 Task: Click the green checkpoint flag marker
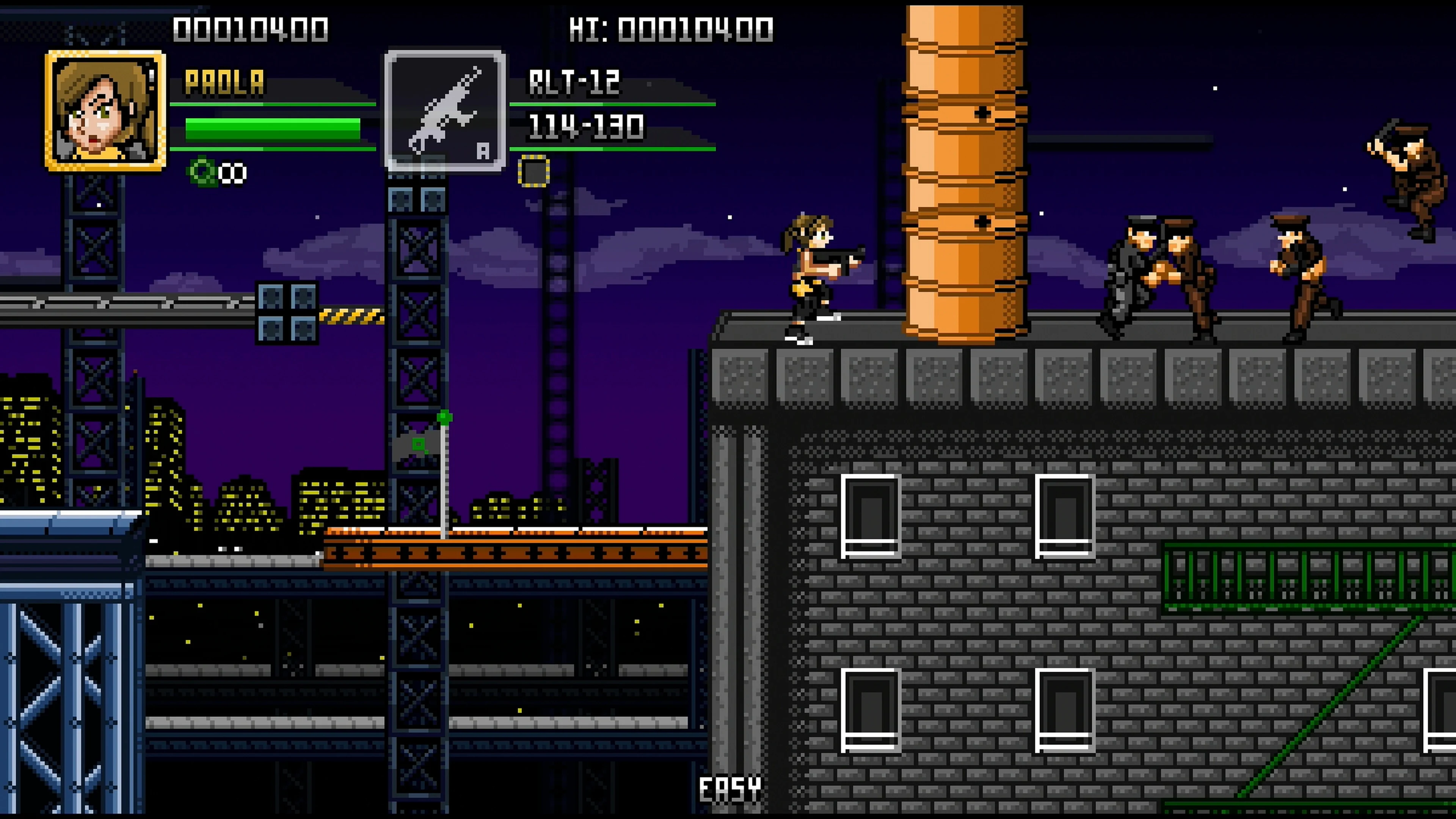[444, 417]
